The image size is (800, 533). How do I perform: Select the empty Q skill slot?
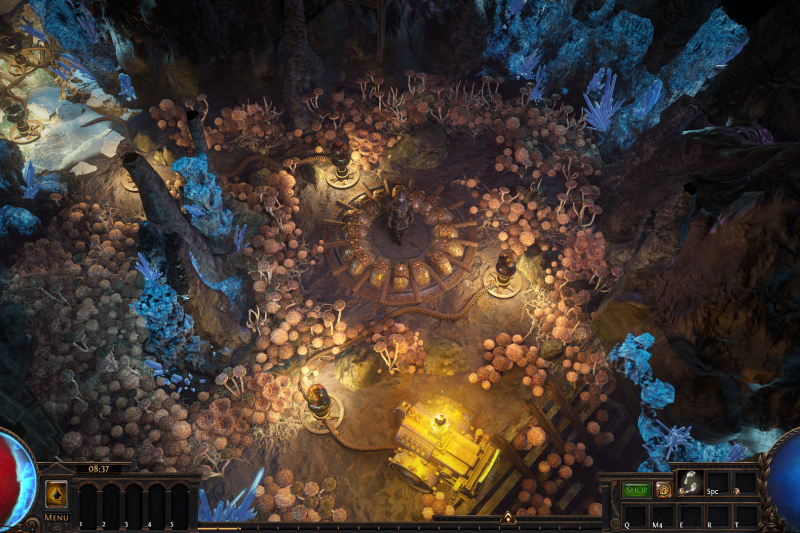635,514
